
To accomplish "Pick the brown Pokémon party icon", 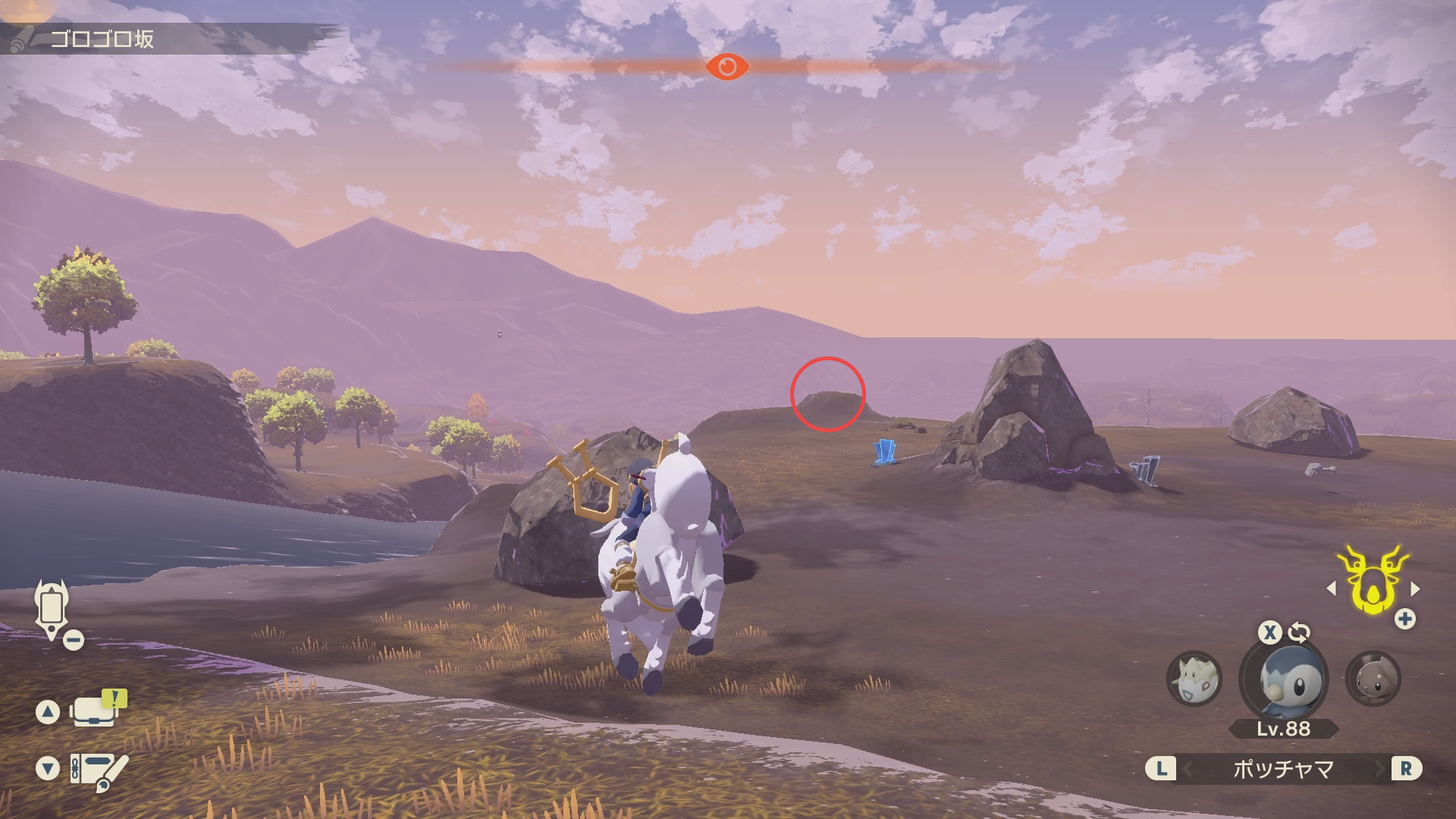I will (x=1373, y=679).
